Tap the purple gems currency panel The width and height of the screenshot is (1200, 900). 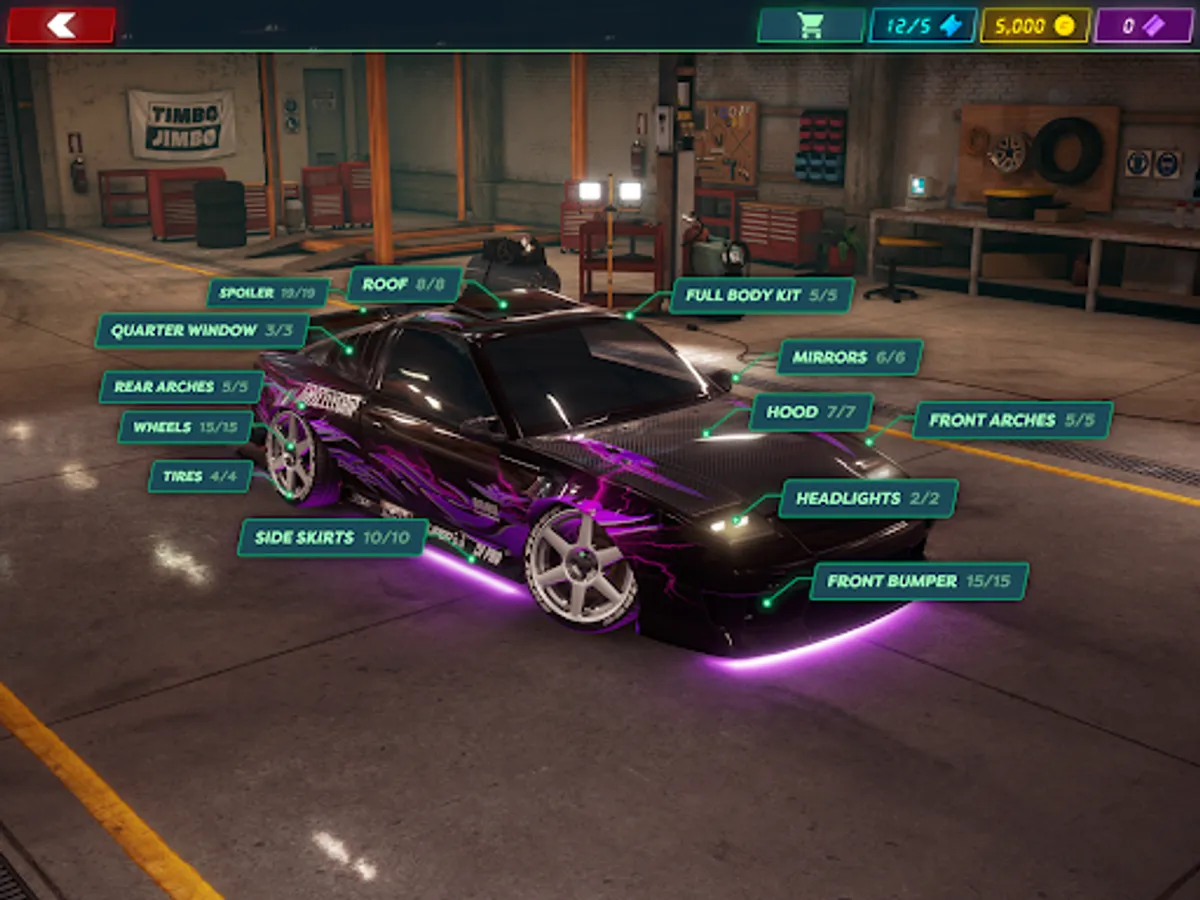pyautogui.click(x=1143, y=25)
